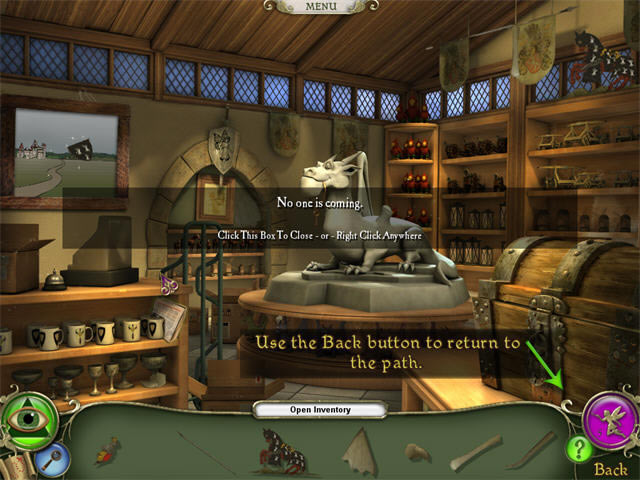Screen dimensions: 640x480
Task: Close the 'No one is coming' message box
Action: coord(320,218)
